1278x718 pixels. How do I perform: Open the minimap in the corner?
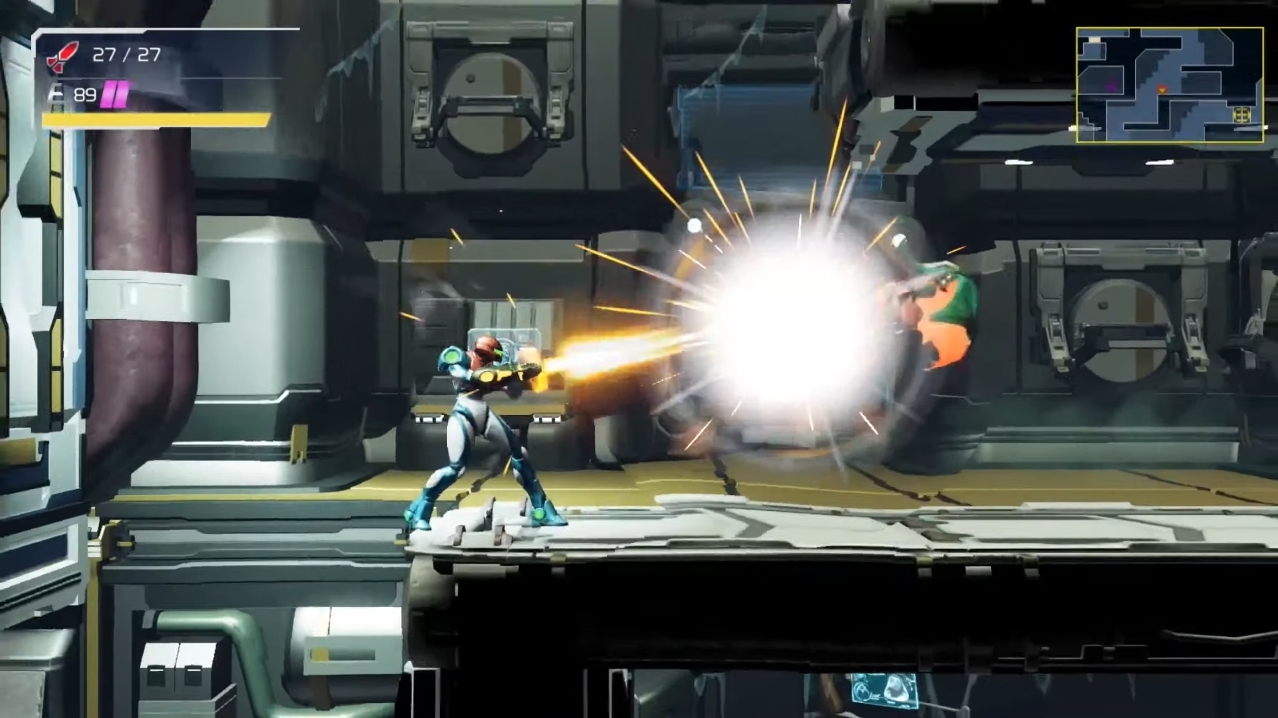point(1169,84)
